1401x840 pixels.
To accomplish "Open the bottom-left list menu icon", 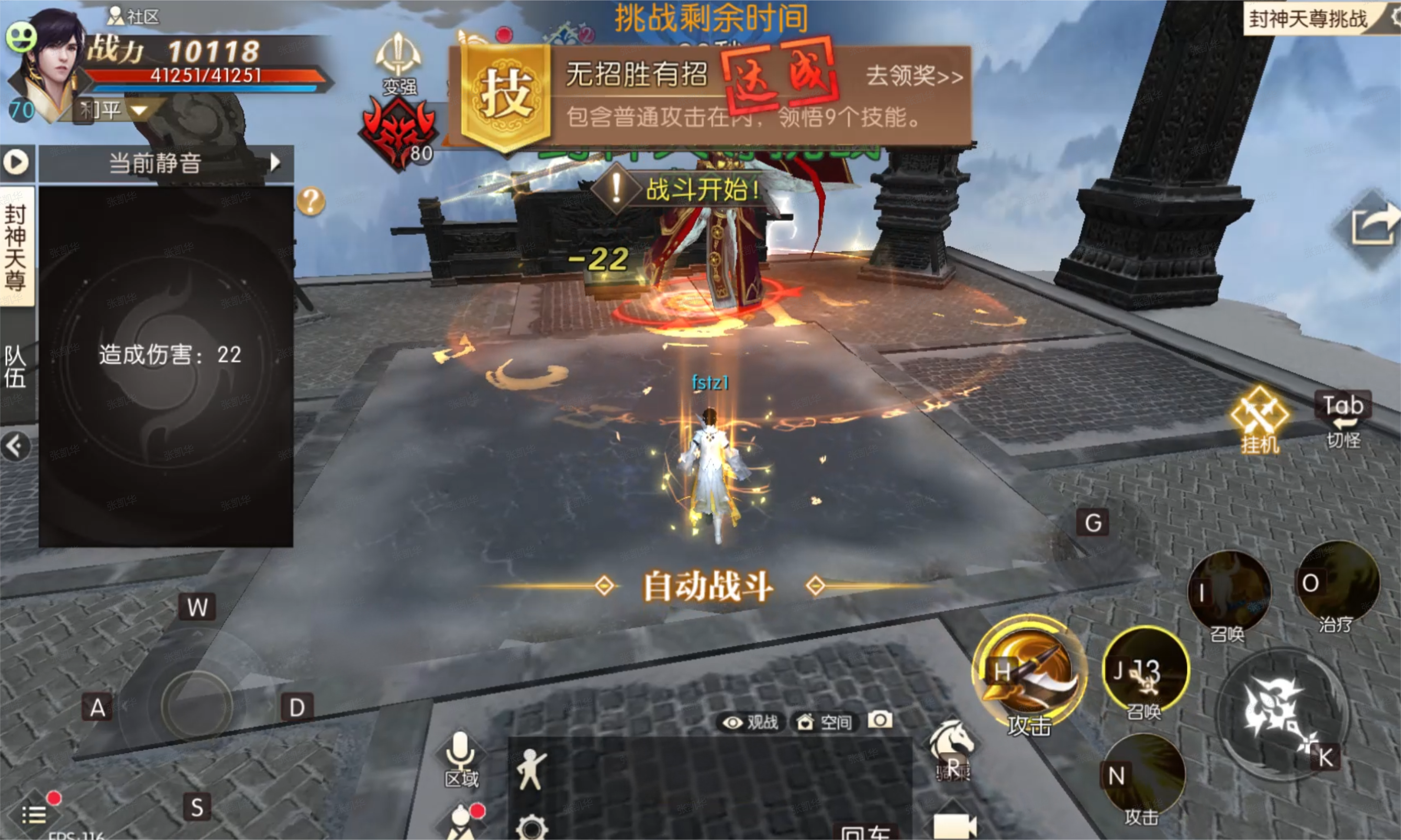I will click(35, 814).
